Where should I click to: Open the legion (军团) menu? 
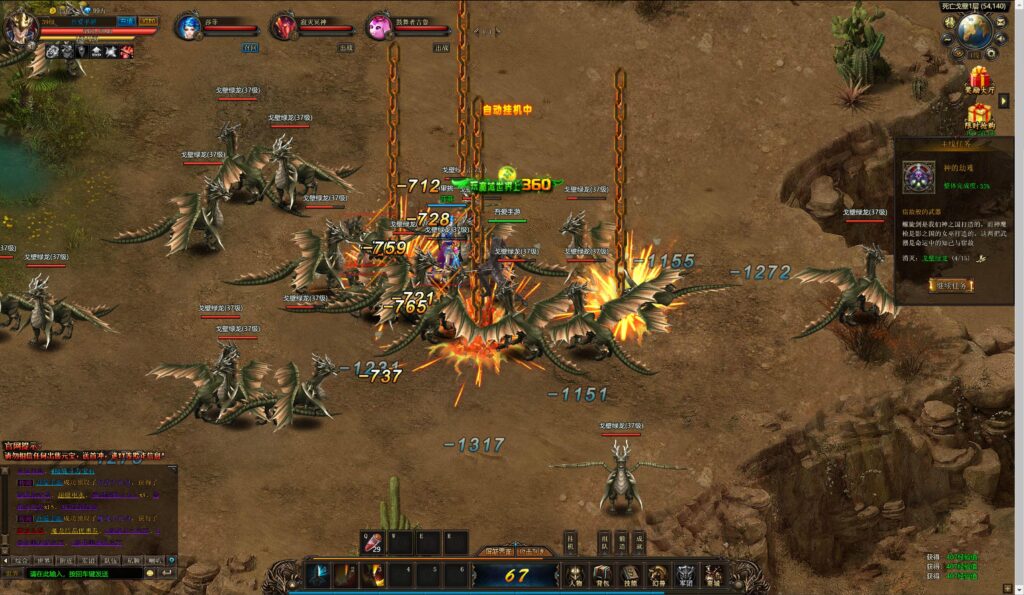click(685, 576)
